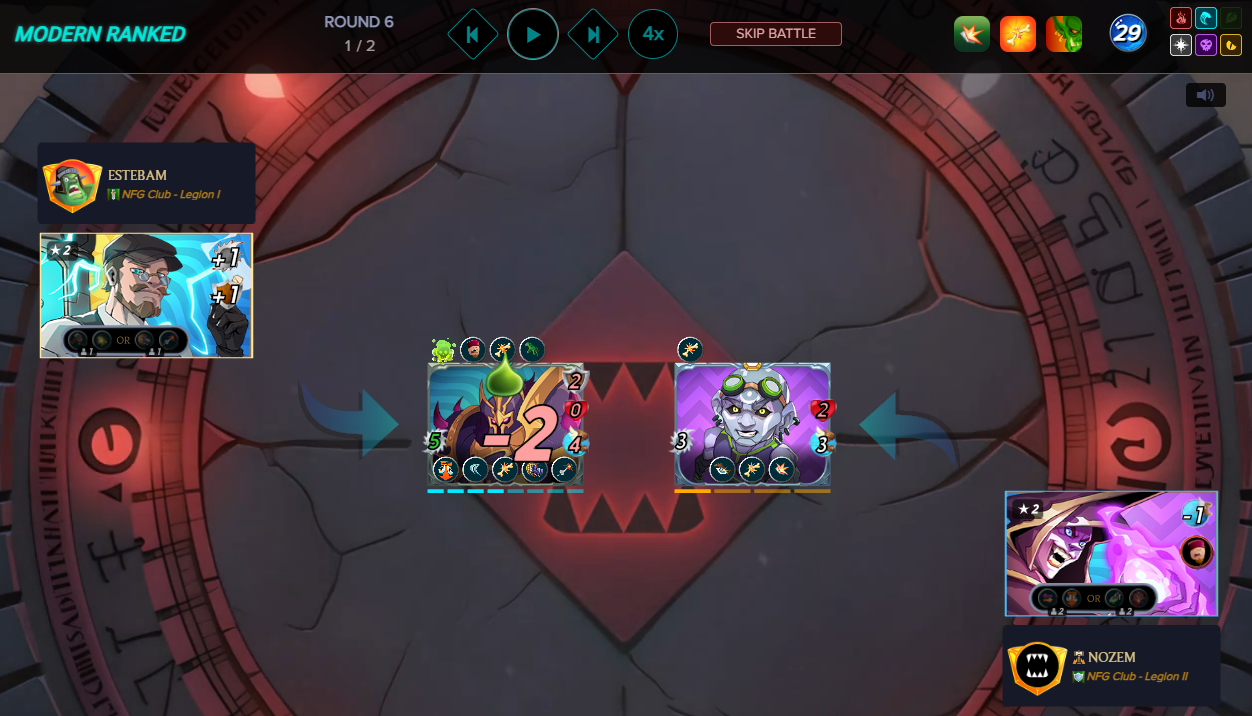1252x716 pixels.
Task: Toggle the 4x playback speed
Action: [652, 34]
